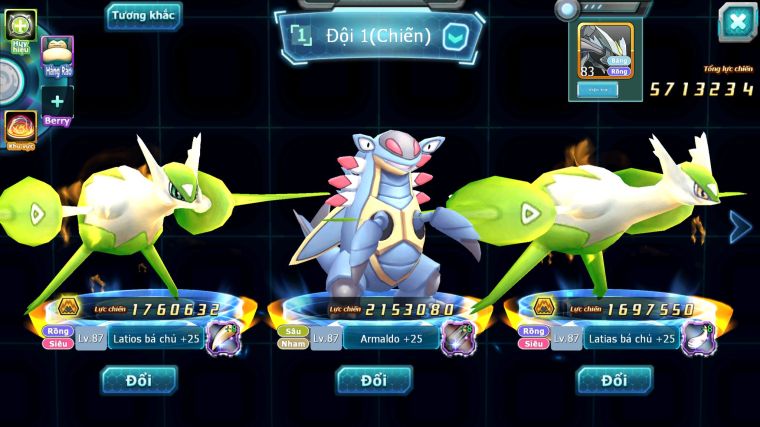Image resolution: width=760 pixels, height=427 pixels.
Task: Close the team lineup screen
Action: pyautogui.click(x=737, y=21)
